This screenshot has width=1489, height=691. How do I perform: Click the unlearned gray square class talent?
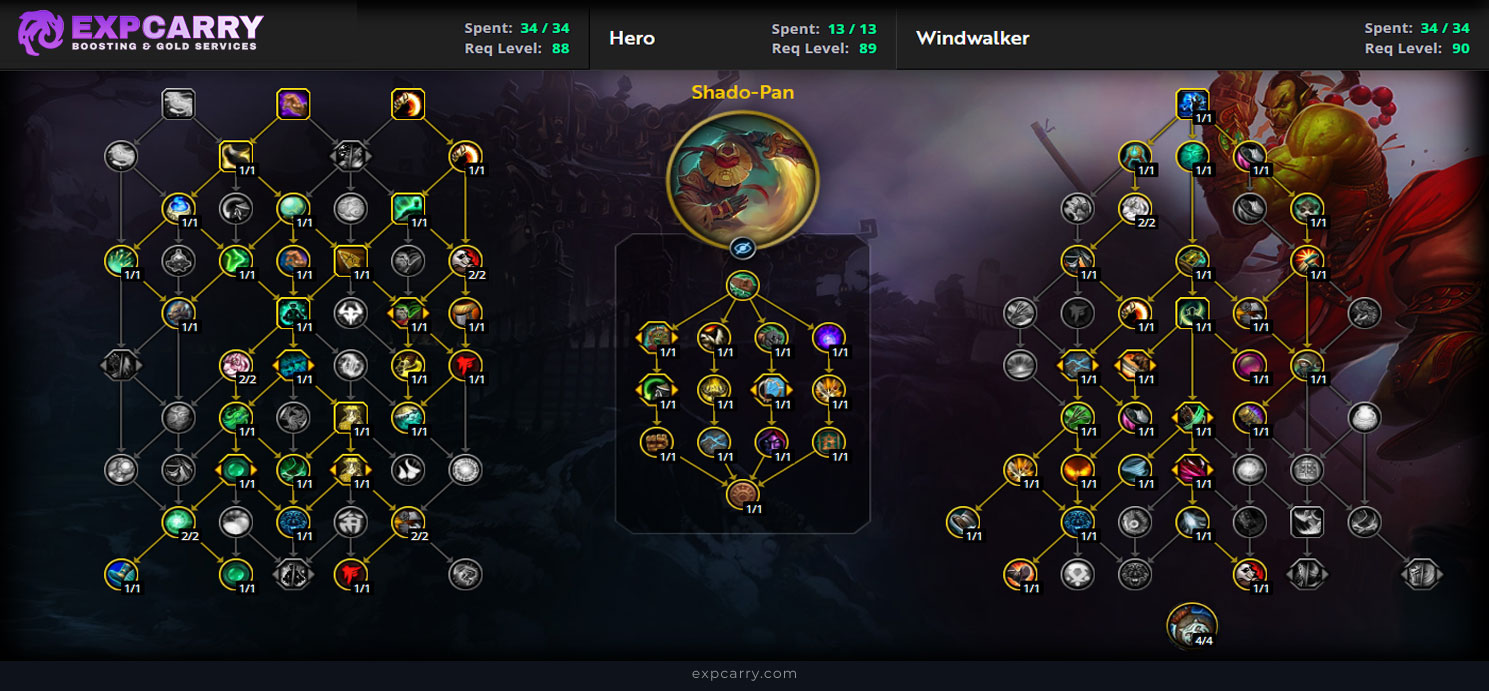[x=178, y=103]
